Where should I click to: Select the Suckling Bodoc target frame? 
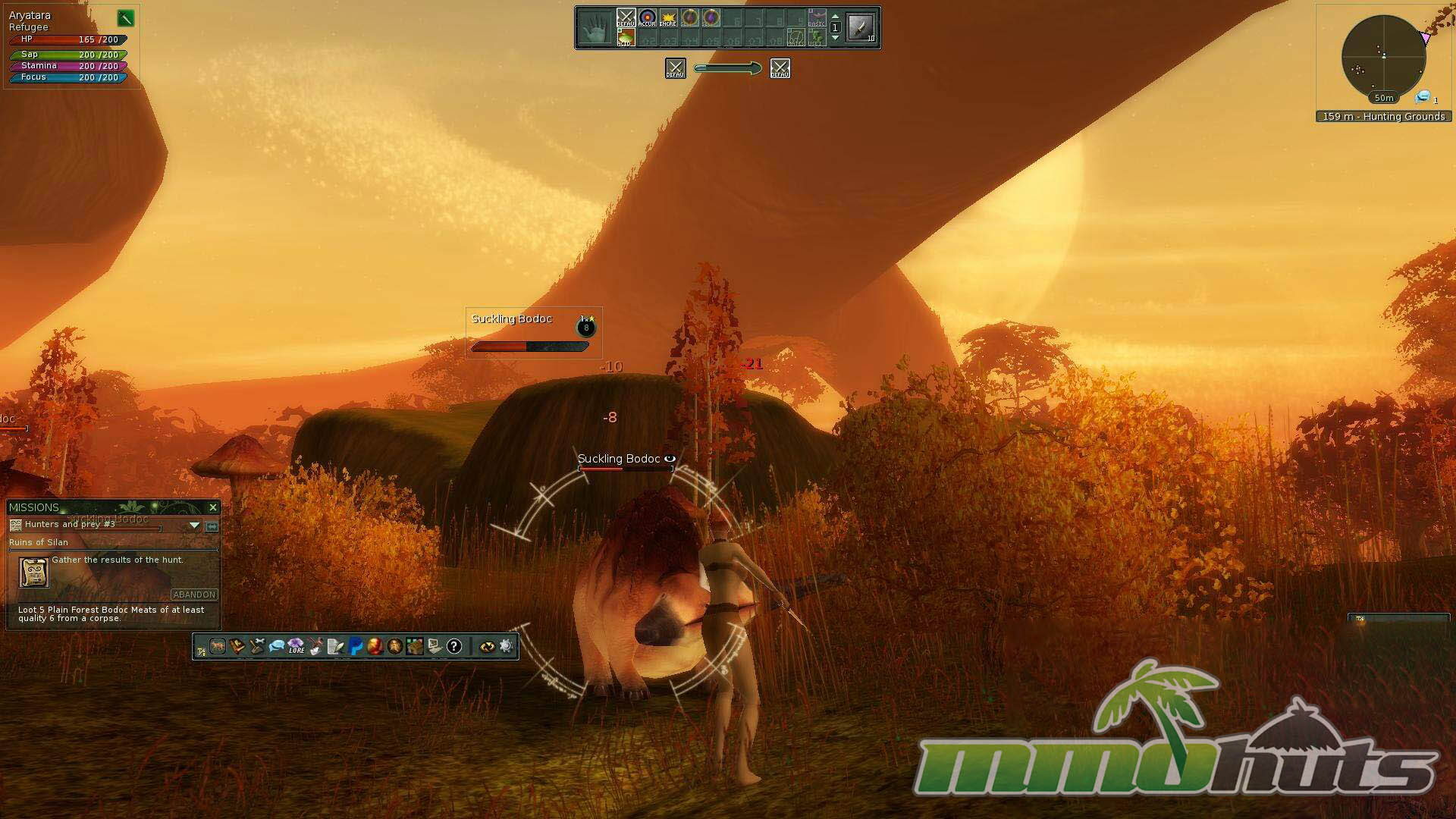533,332
